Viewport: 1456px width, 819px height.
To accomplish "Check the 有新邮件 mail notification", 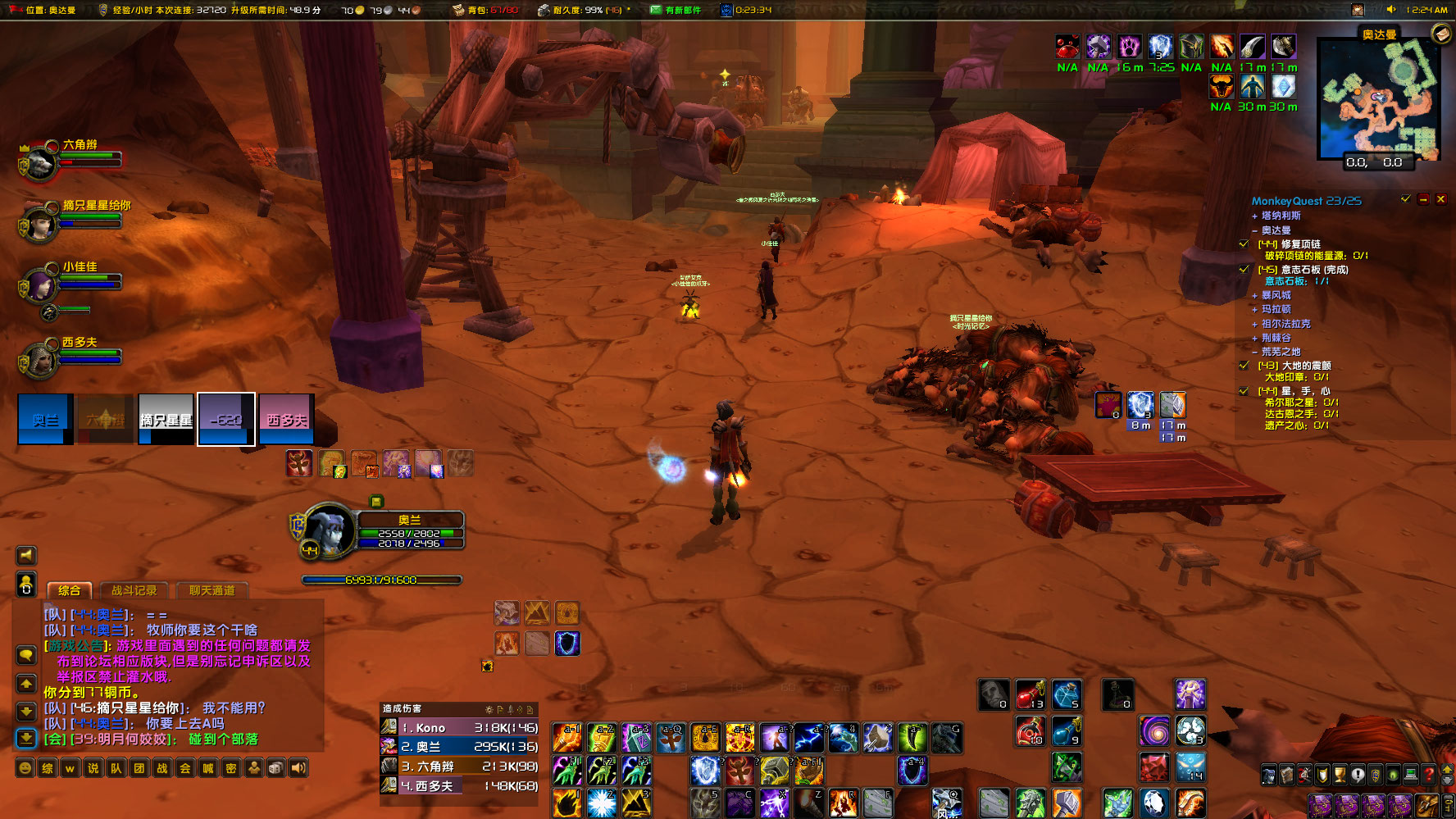I will pyautogui.click(x=676, y=10).
